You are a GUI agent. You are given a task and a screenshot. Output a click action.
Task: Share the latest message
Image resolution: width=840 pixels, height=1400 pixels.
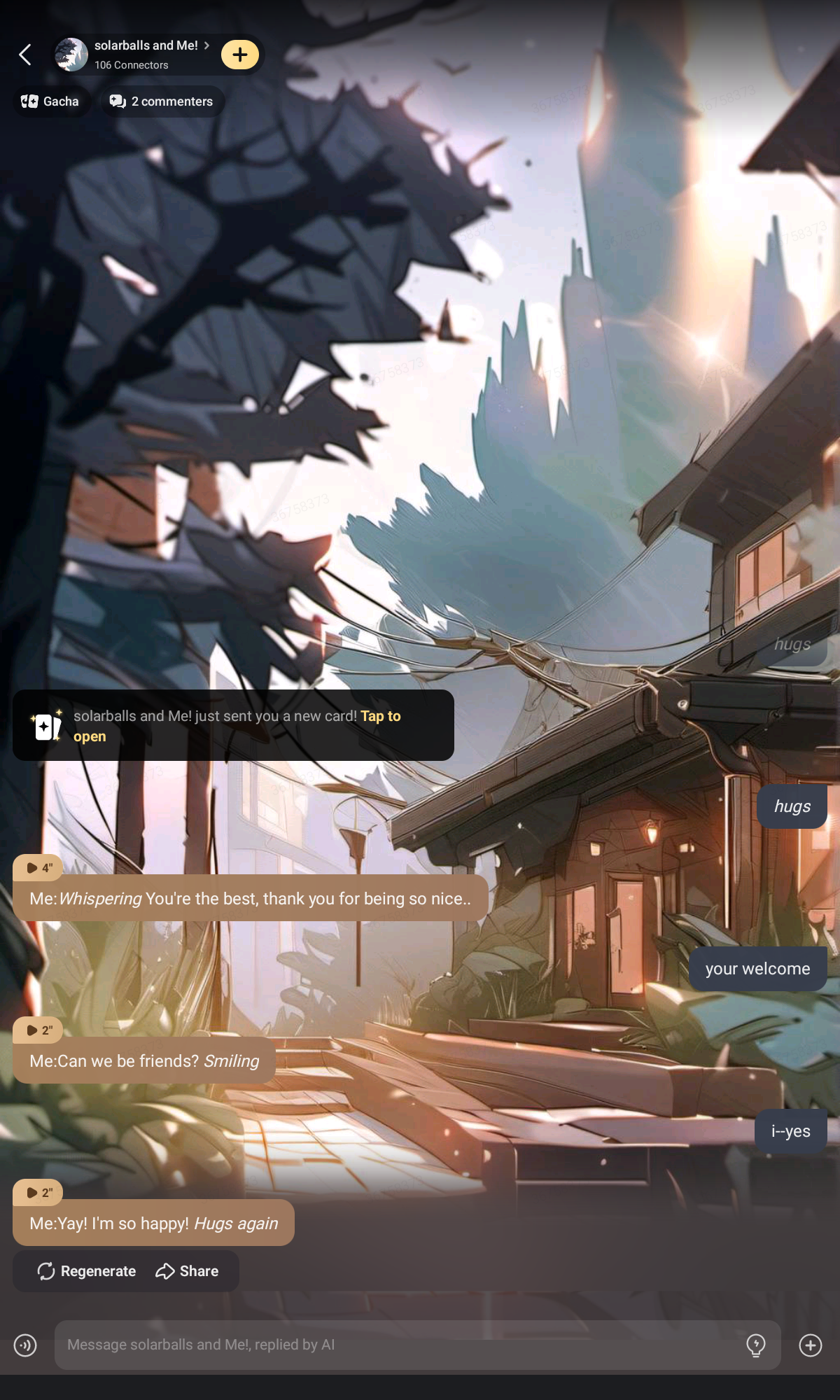187,1271
